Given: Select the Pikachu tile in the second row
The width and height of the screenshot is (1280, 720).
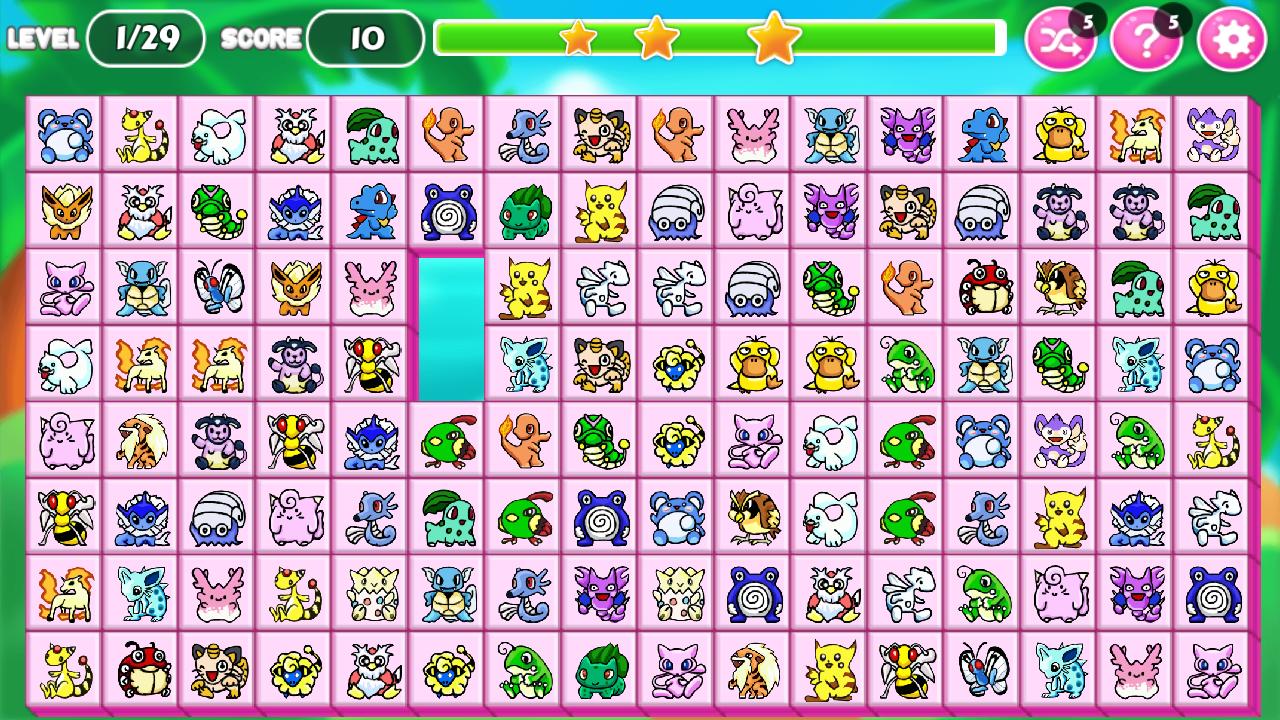Looking at the screenshot, I should (x=598, y=210).
